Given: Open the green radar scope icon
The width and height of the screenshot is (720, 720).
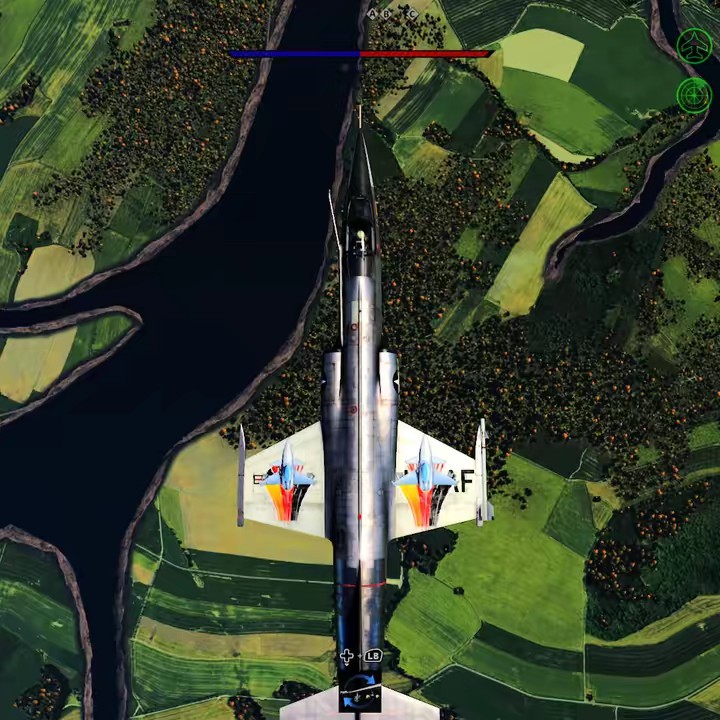Looking at the screenshot, I should tap(694, 95).
